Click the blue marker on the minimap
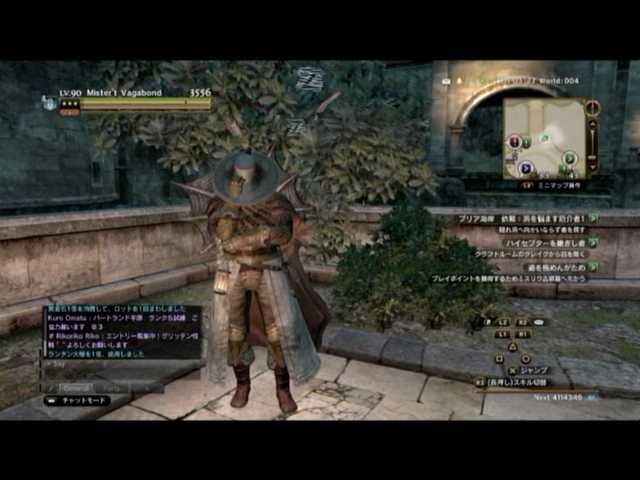The width and height of the screenshot is (640, 480). 526,168
